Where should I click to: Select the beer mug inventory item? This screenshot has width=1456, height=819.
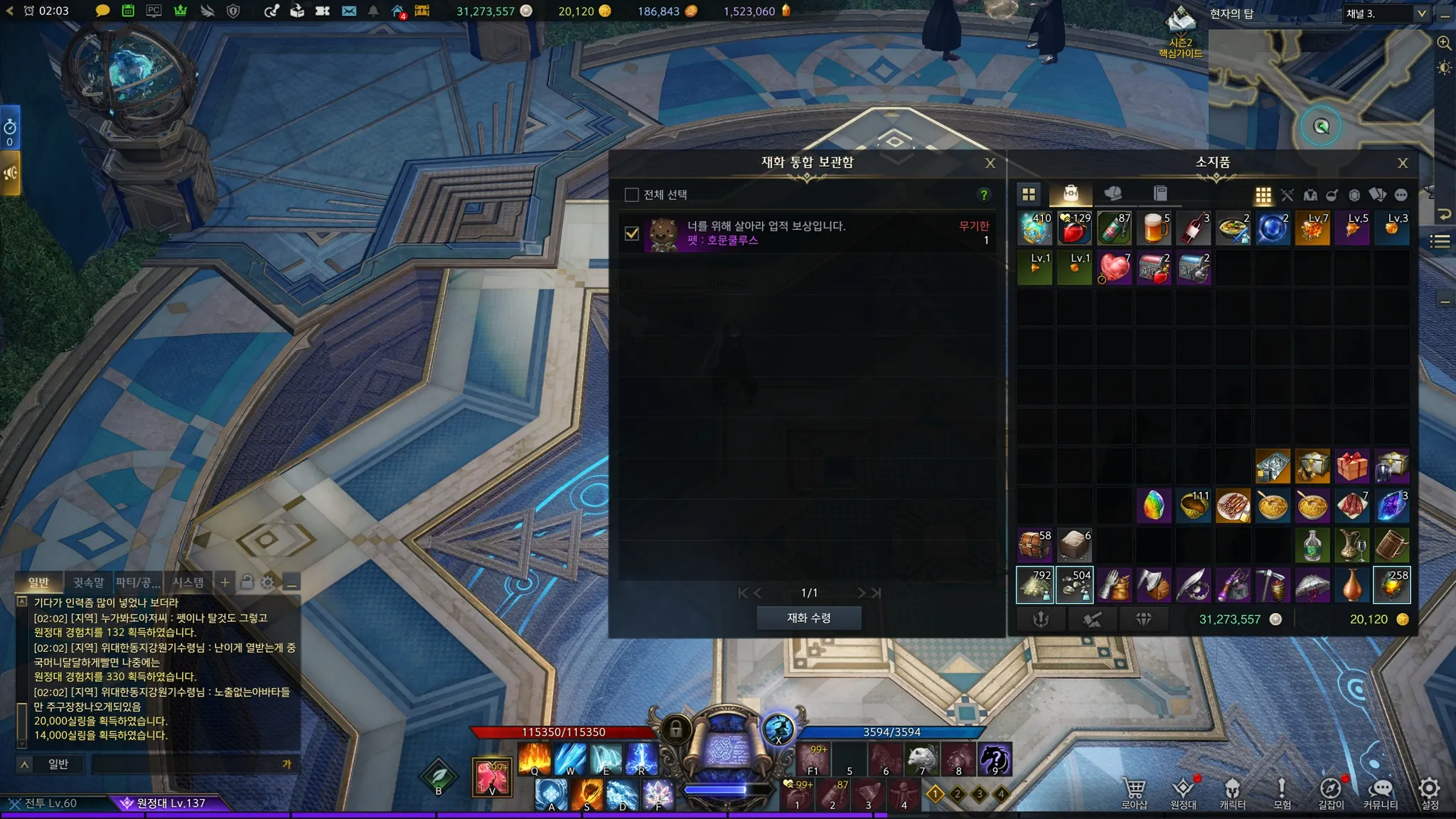1154,228
